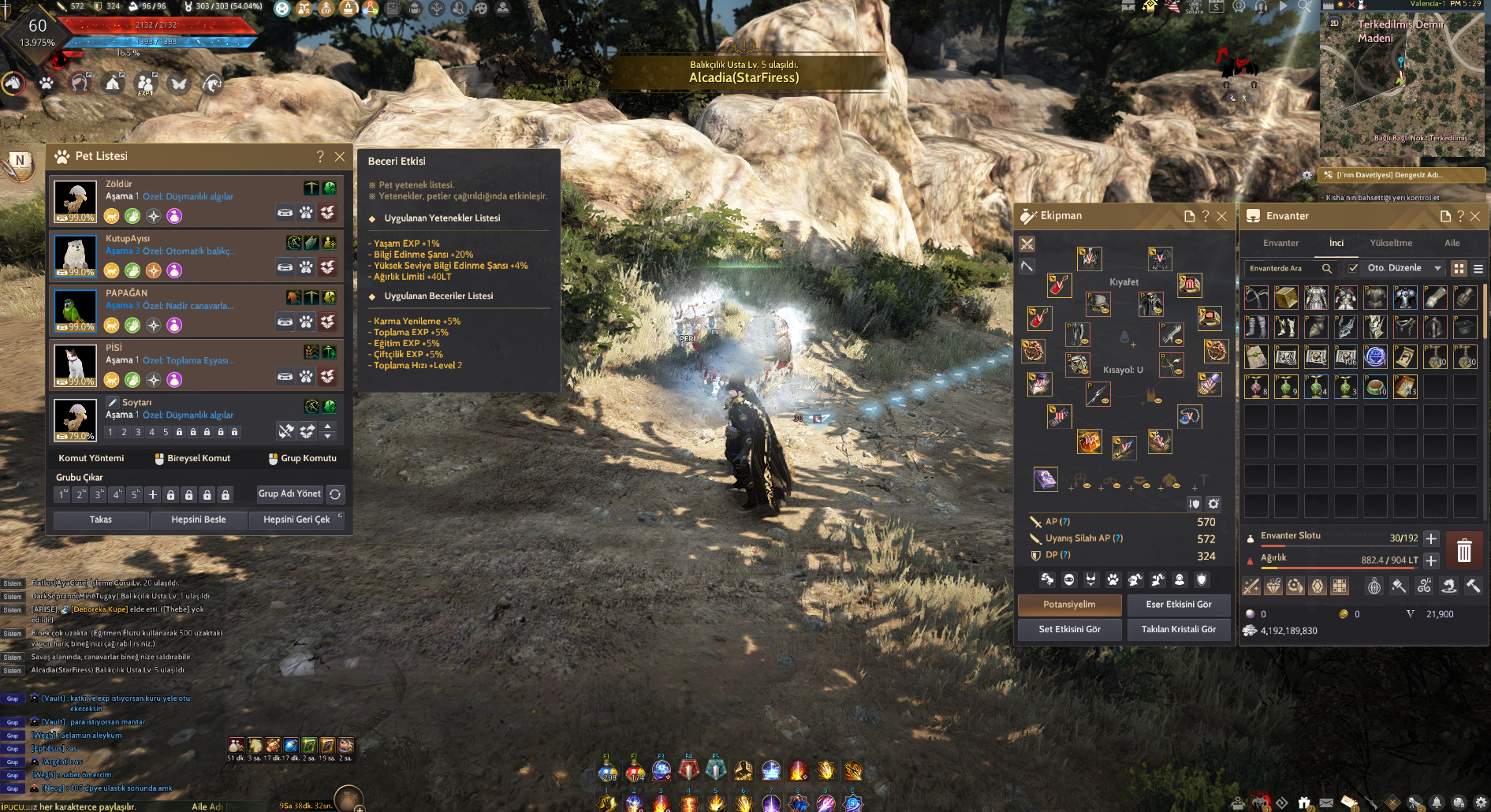Click the Takas button
The image size is (1491, 812).
(x=101, y=520)
